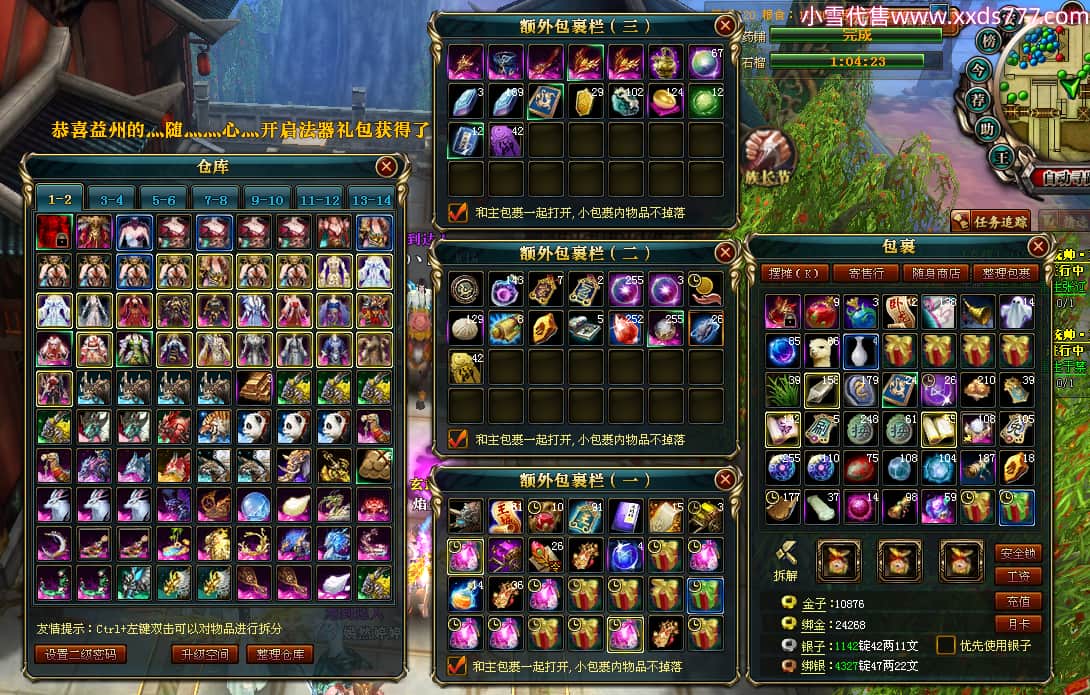Open the 任务追踪 quest tracker
This screenshot has height=695, width=1090.
point(990,221)
